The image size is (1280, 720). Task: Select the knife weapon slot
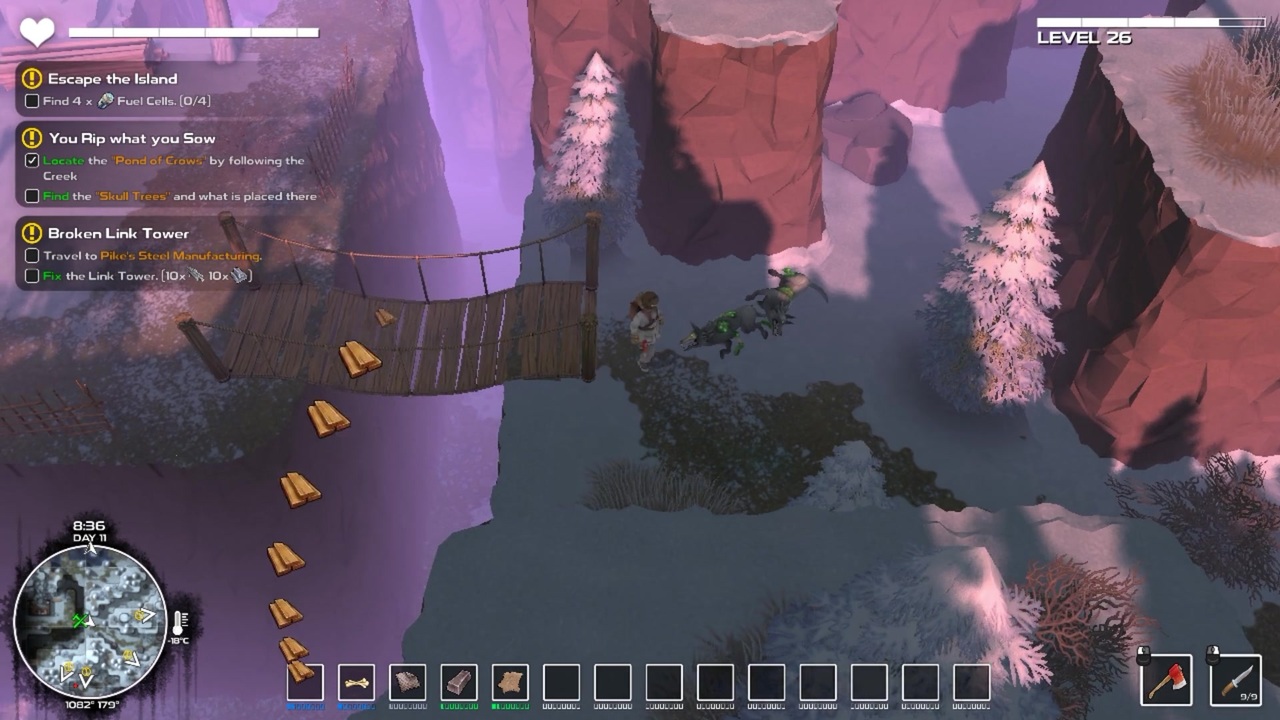1234,680
